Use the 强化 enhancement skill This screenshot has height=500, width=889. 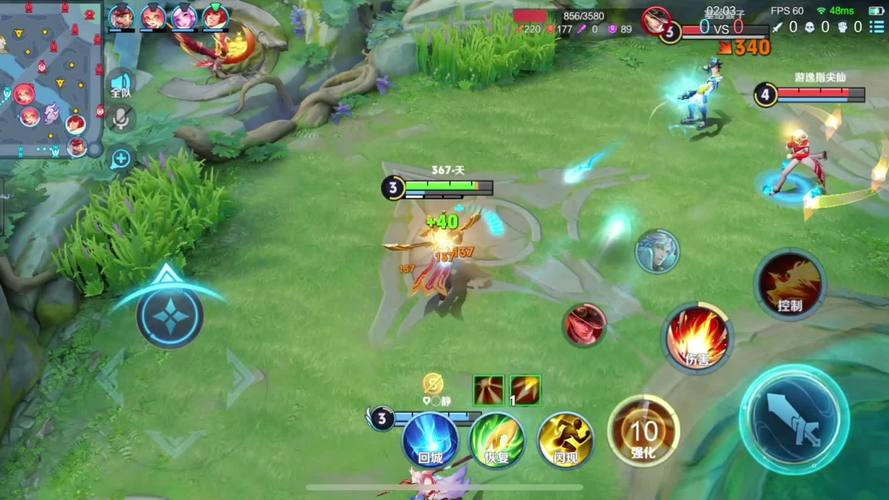[x=643, y=431]
